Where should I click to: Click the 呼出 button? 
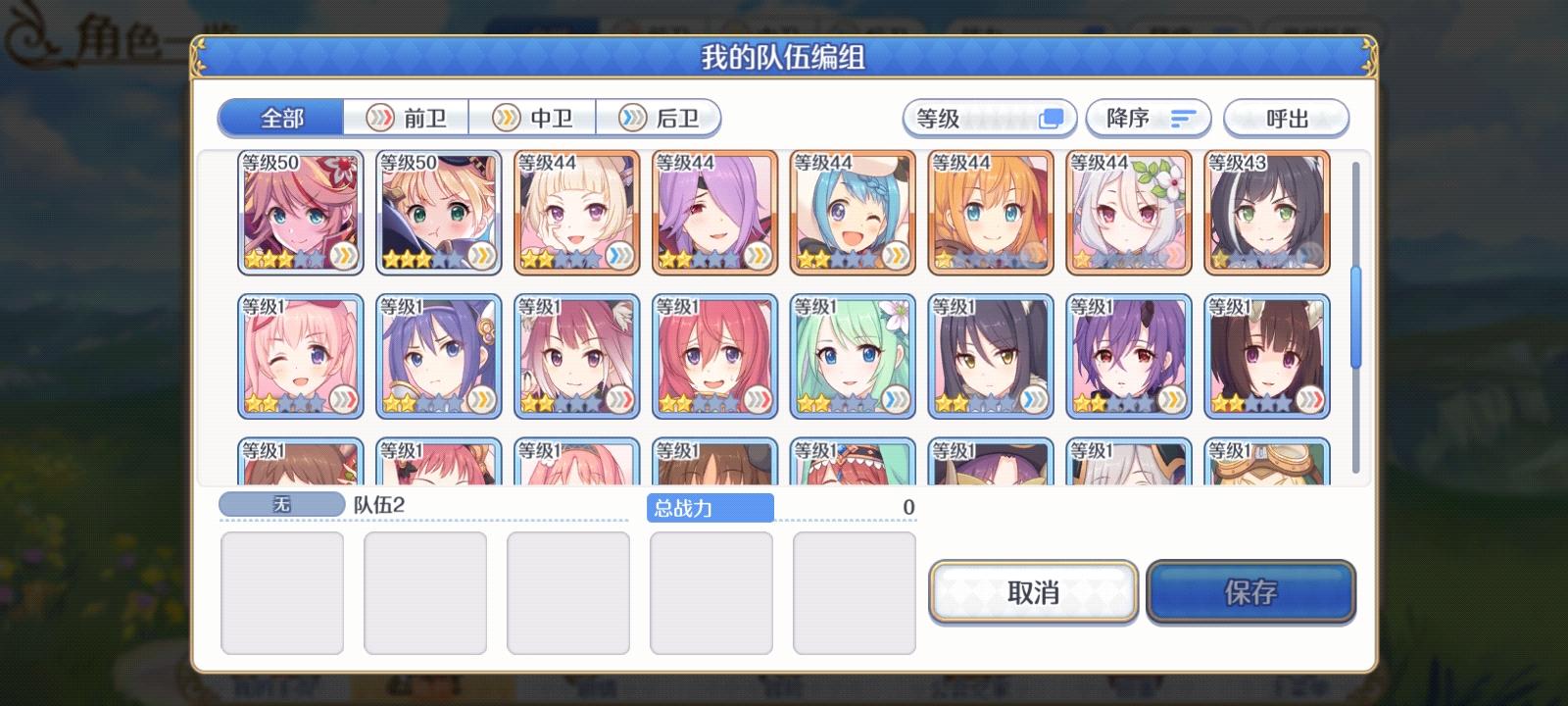coord(1287,118)
